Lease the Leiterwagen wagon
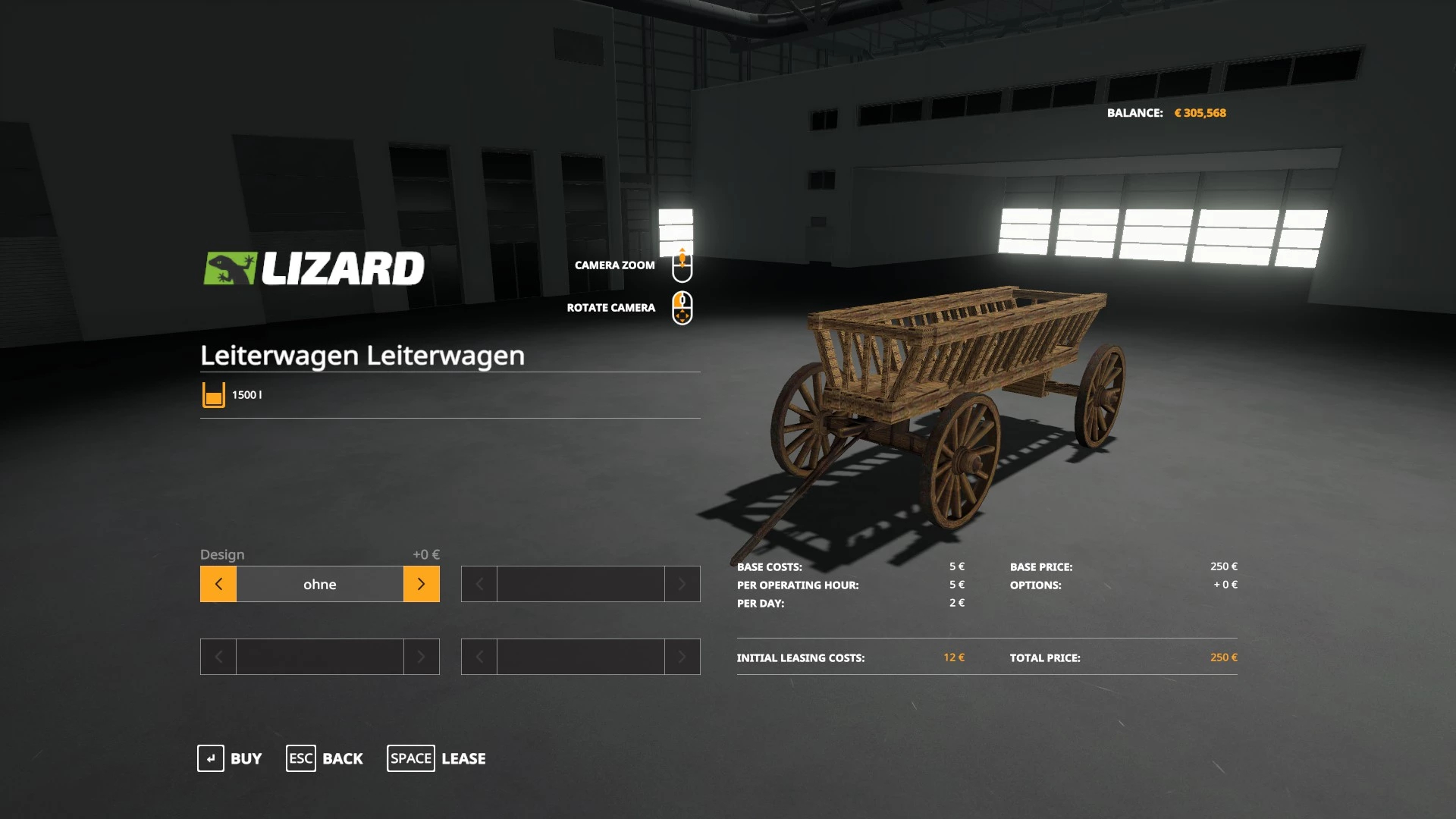Screen dimensions: 1456x819 pos(436,758)
